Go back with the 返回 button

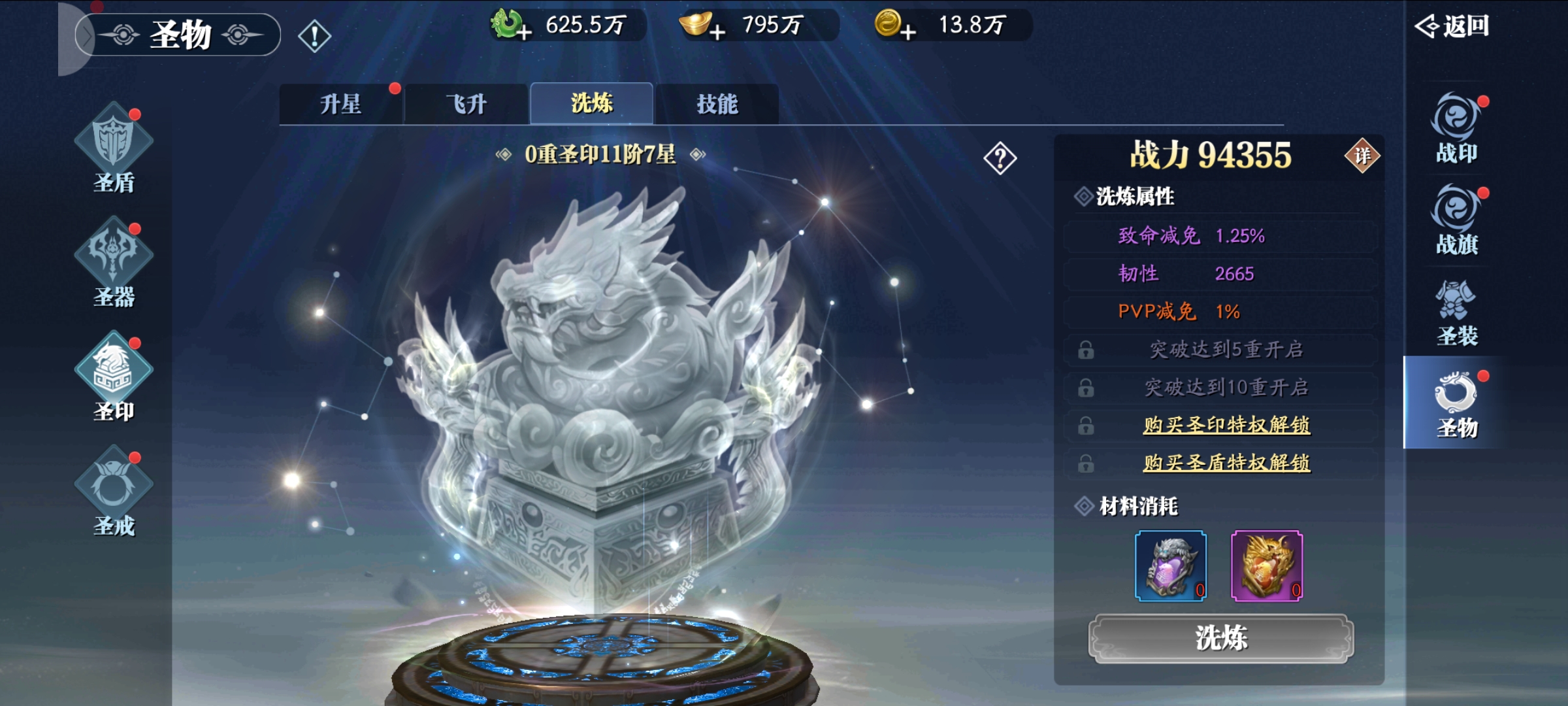(1452, 26)
